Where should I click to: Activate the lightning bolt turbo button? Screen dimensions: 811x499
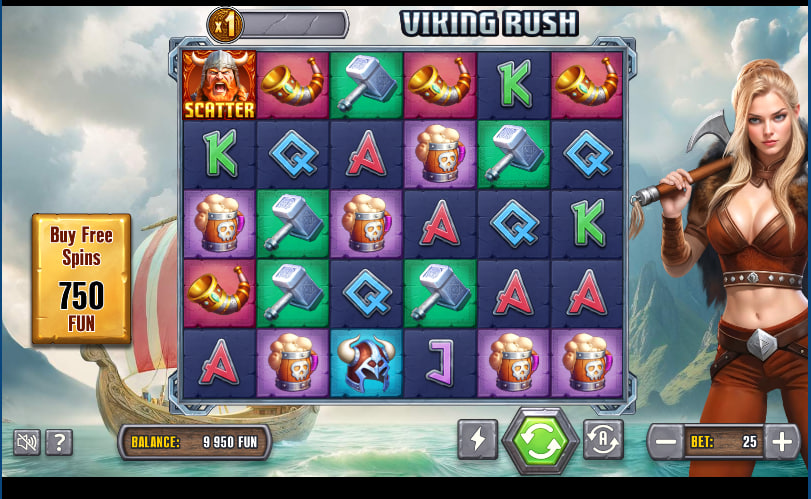(477, 440)
